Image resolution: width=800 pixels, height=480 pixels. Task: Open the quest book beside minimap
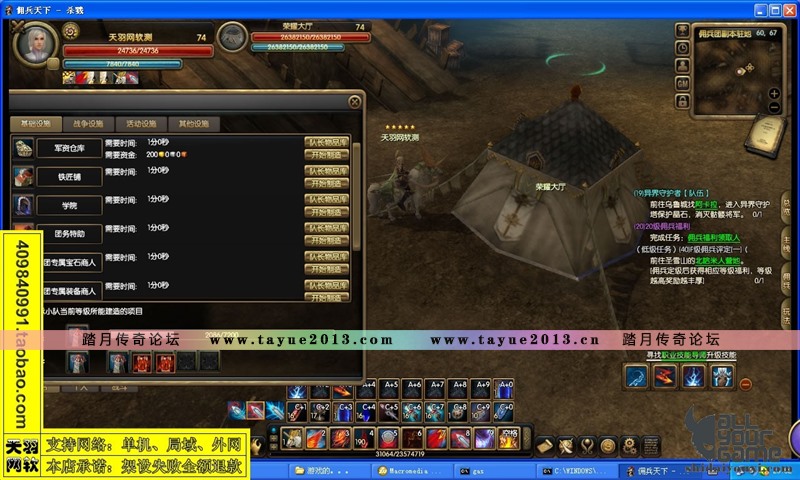766,131
